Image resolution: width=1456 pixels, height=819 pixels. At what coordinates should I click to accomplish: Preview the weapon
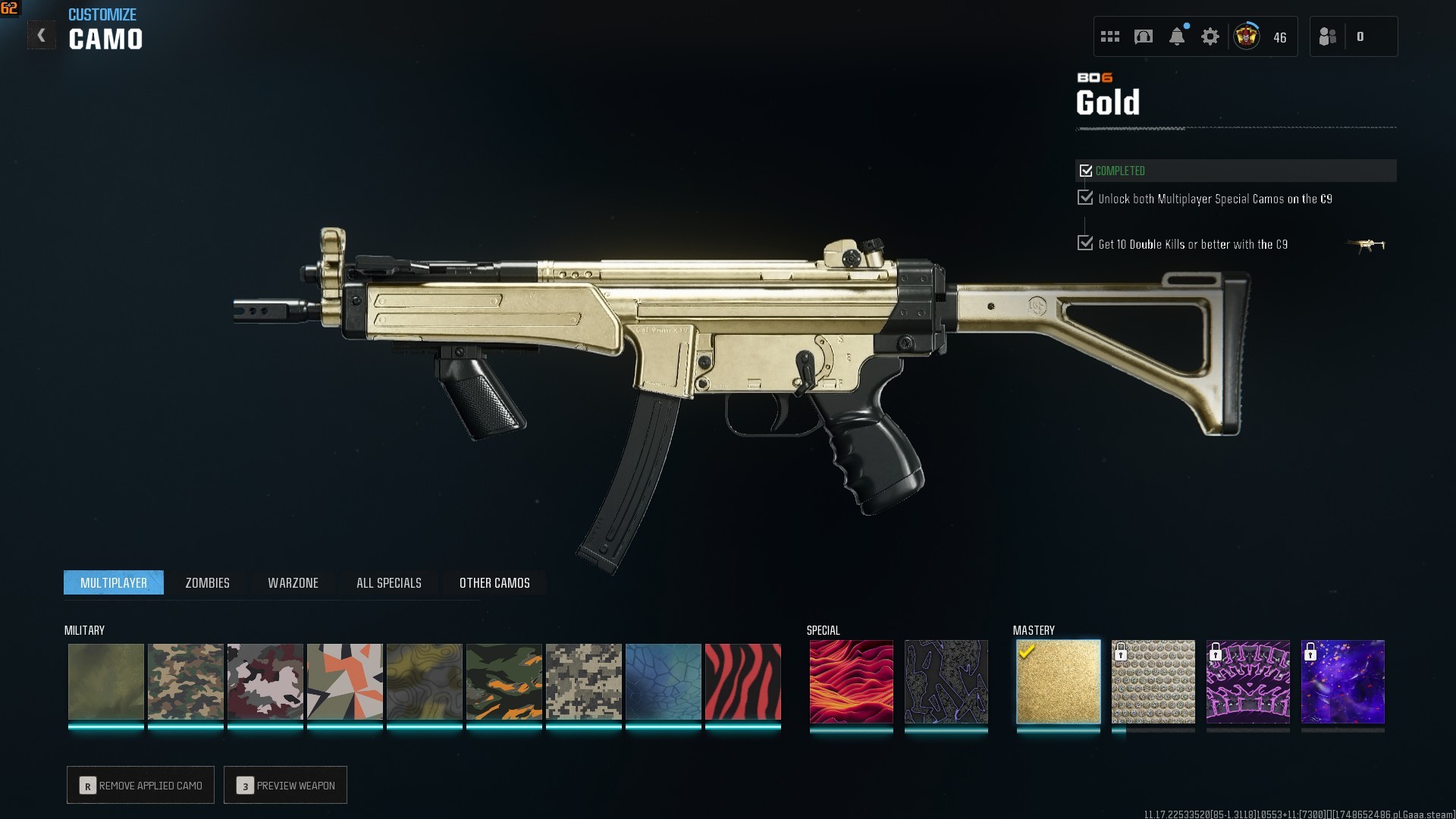(x=285, y=786)
